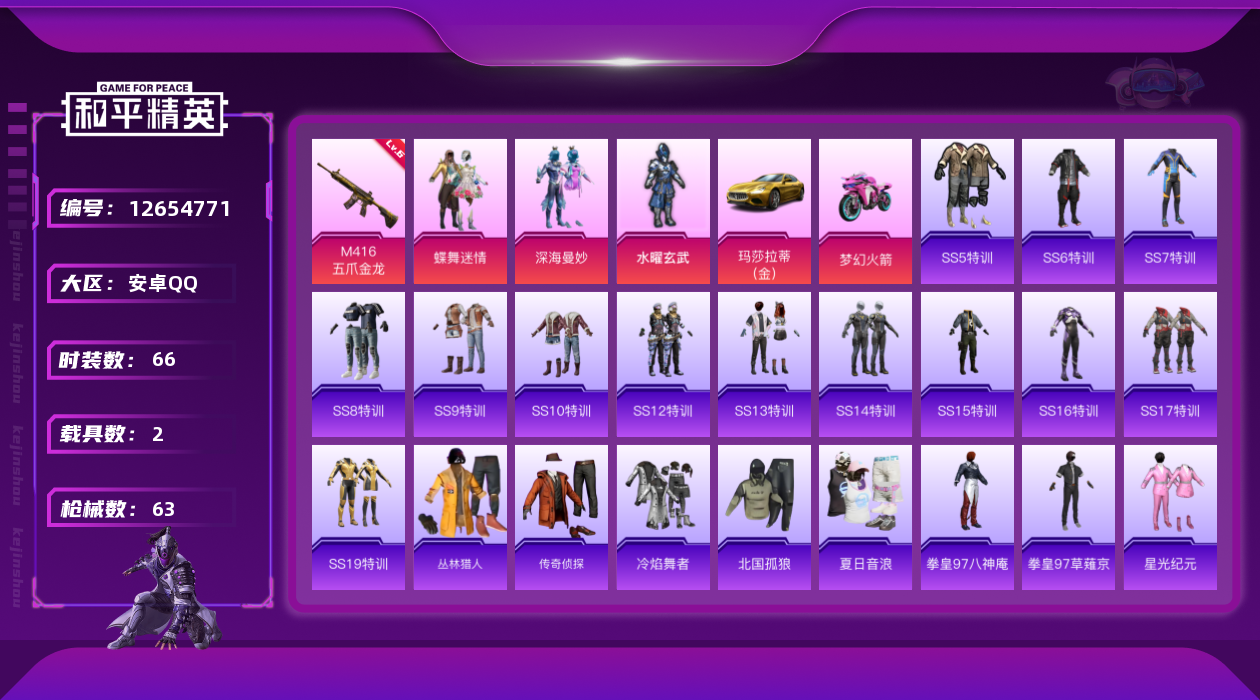This screenshot has width=1260, height=700.
Task: Select the pink 星光纪元 outfit card
Action: pos(1170,517)
